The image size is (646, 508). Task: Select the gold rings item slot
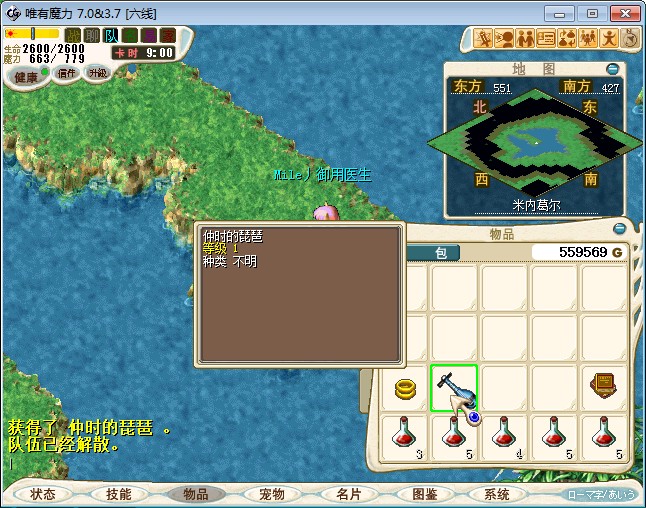(405, 388)
